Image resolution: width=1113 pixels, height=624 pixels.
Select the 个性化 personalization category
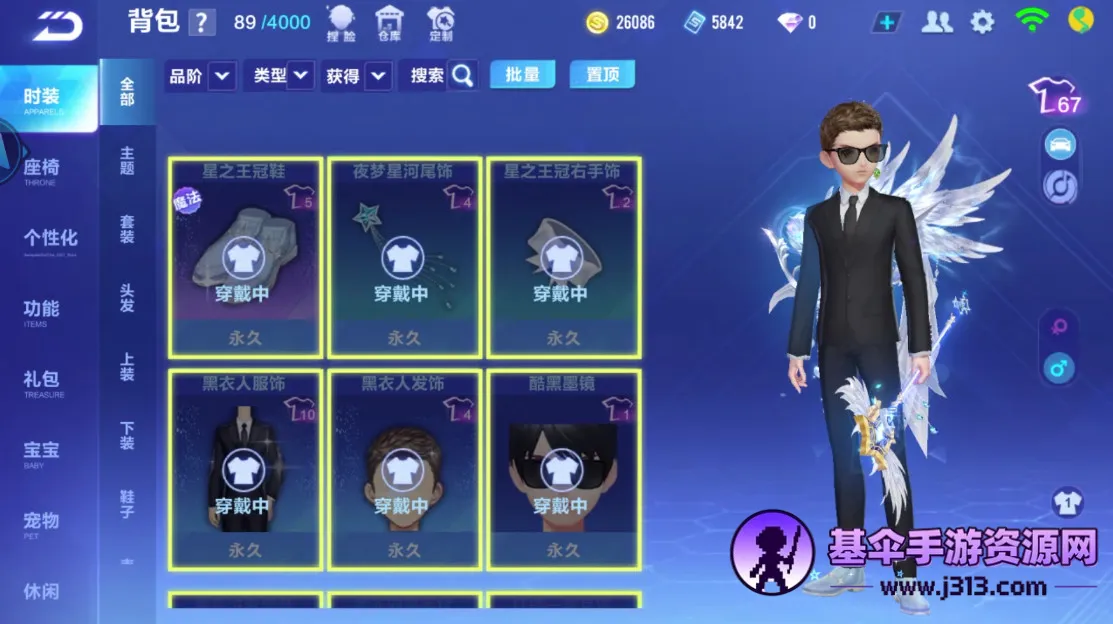tap(50, 240)
